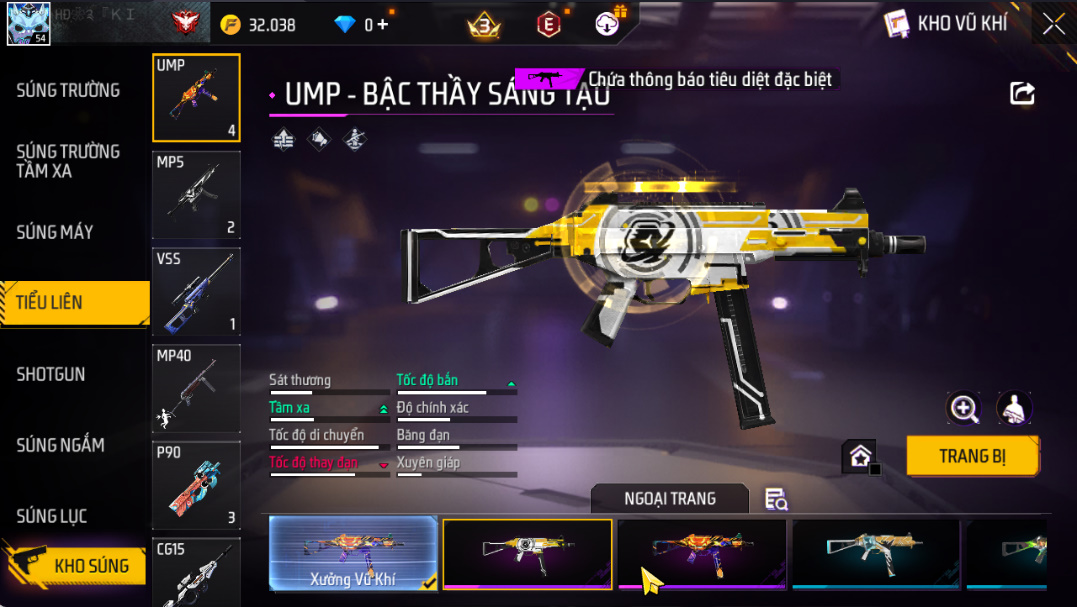Choose the VSS weapon tile
Viewport: 1077px width, 607px height.
196,291
